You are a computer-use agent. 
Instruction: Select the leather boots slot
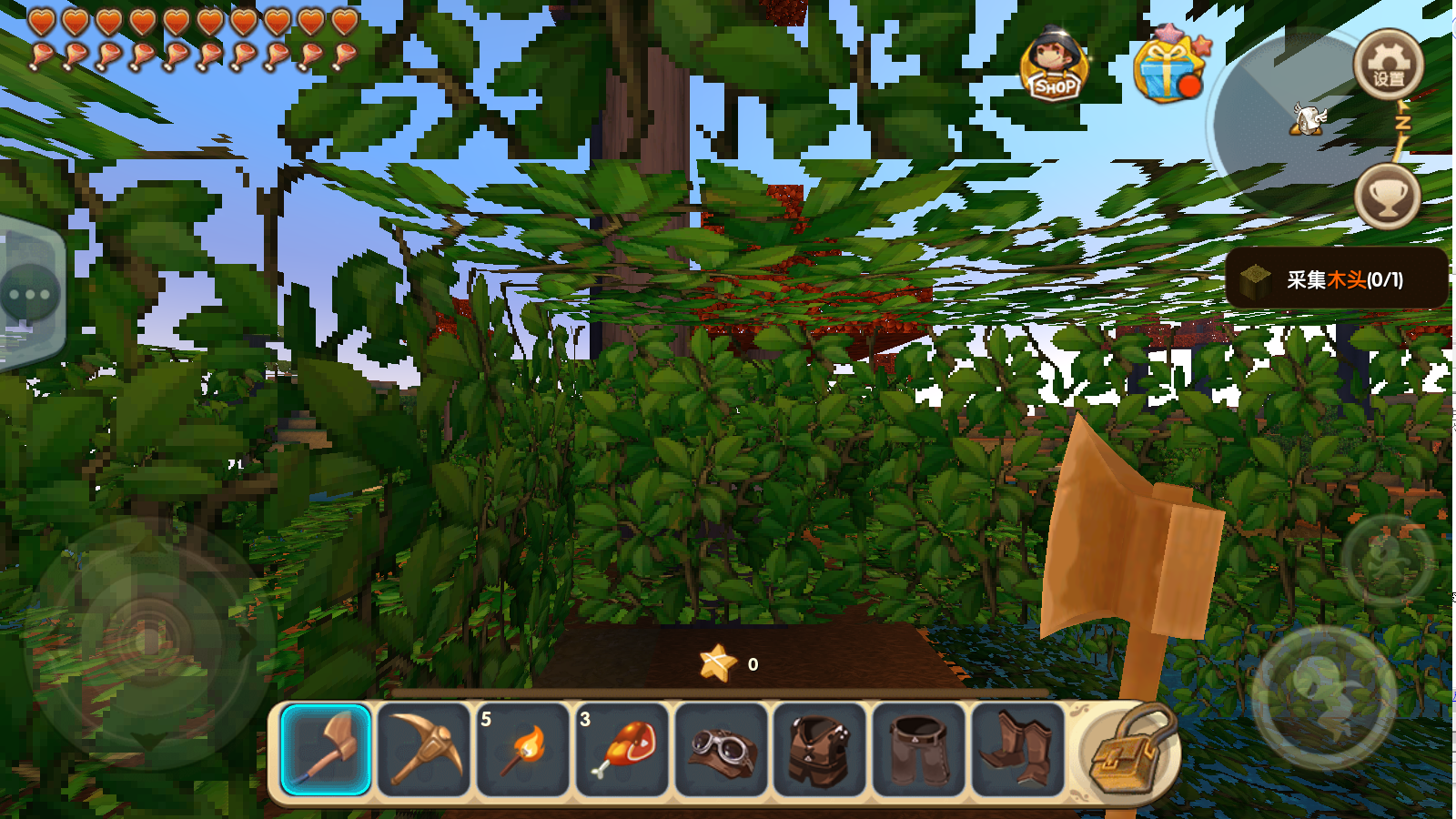click(1017, 750)
